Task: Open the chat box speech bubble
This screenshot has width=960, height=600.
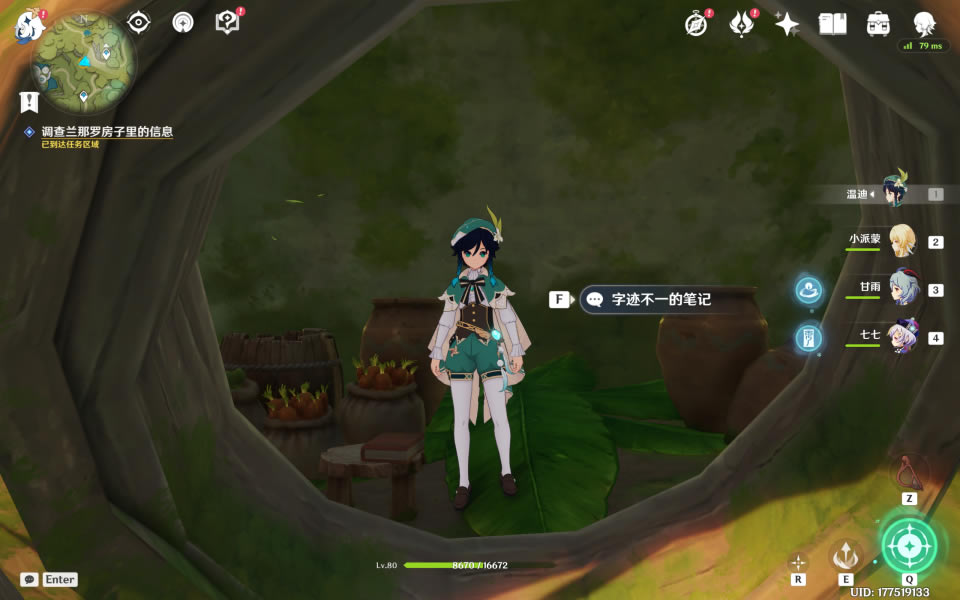Action: [x=30, y=579]
